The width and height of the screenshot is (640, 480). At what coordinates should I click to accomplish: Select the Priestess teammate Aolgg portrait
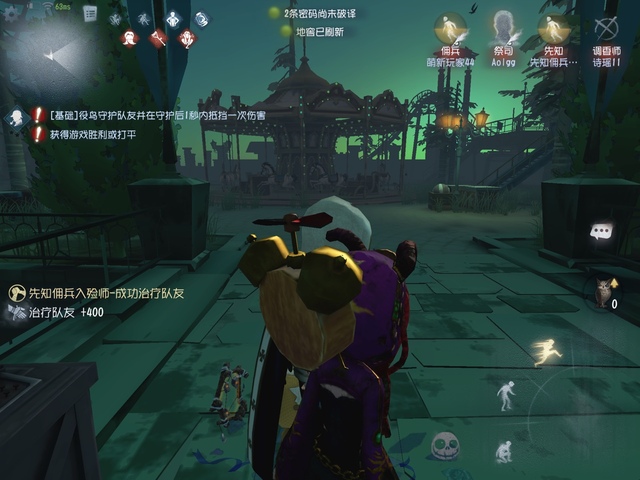pos(503,28)
